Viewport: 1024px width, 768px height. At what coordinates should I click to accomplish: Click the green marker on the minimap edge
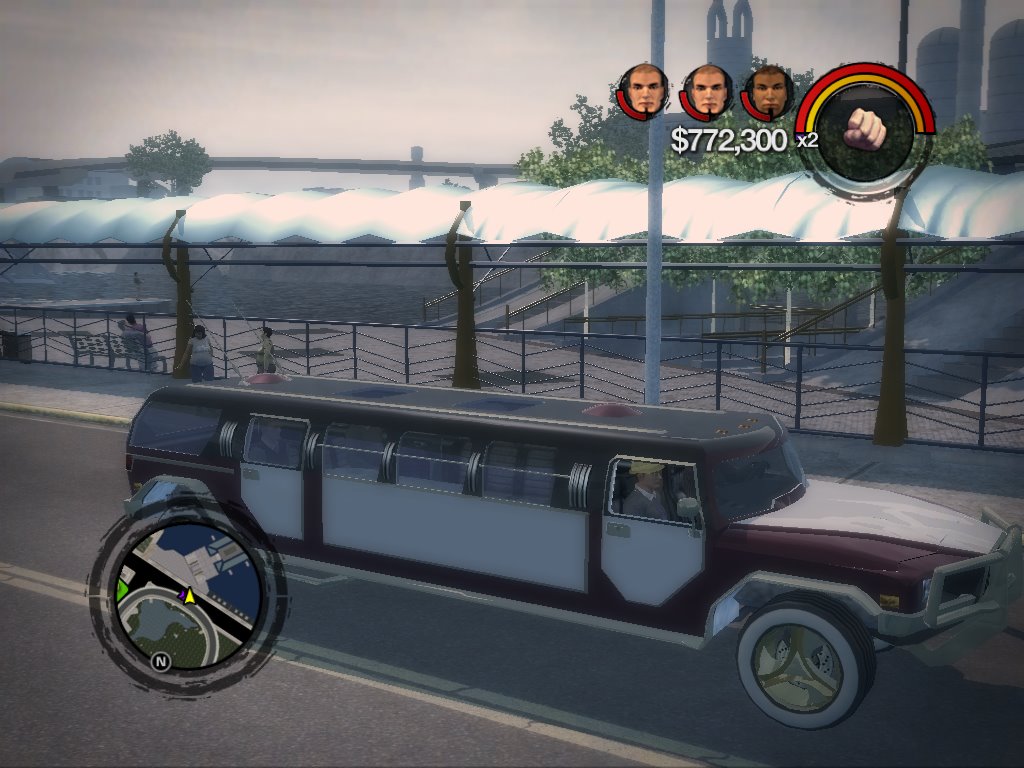coord(124,587)
